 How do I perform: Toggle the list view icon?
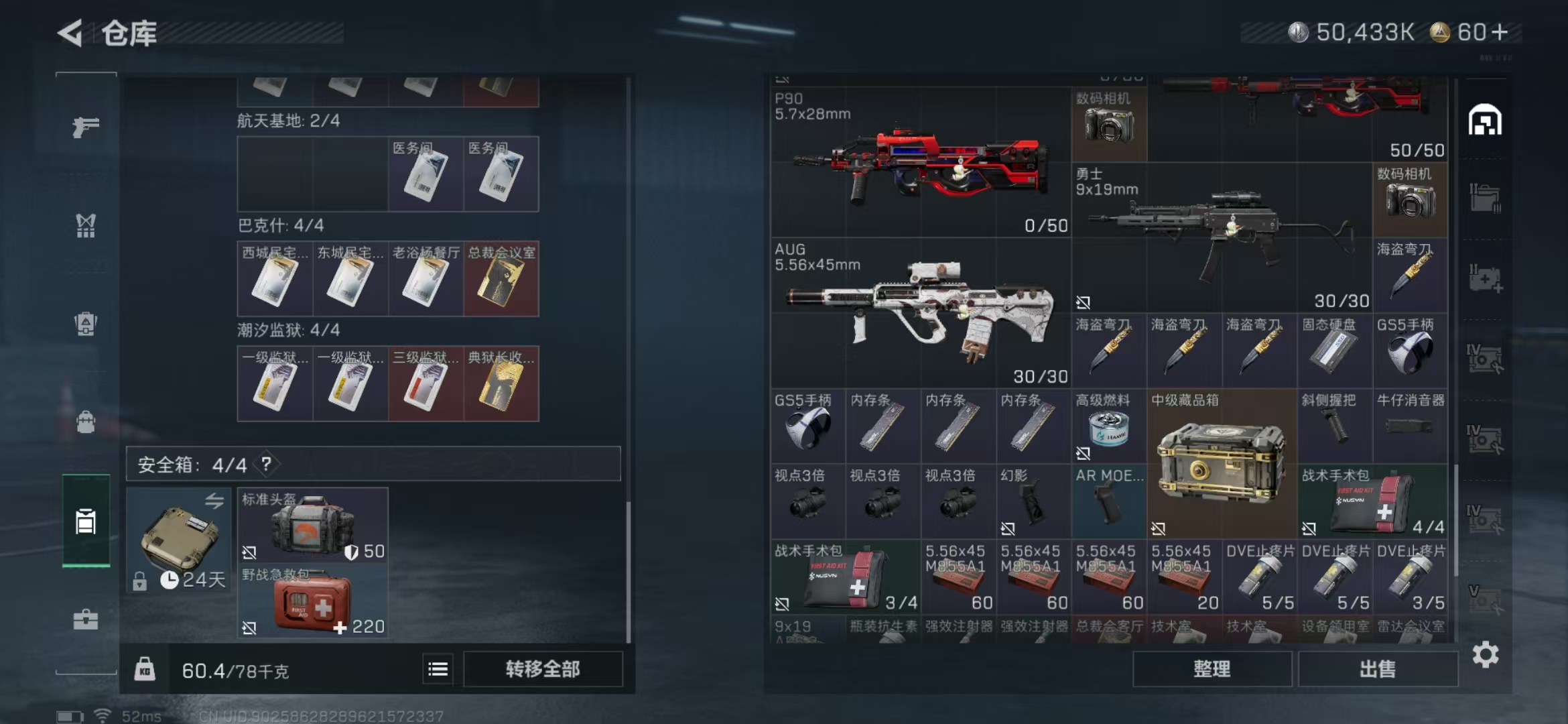438,669
